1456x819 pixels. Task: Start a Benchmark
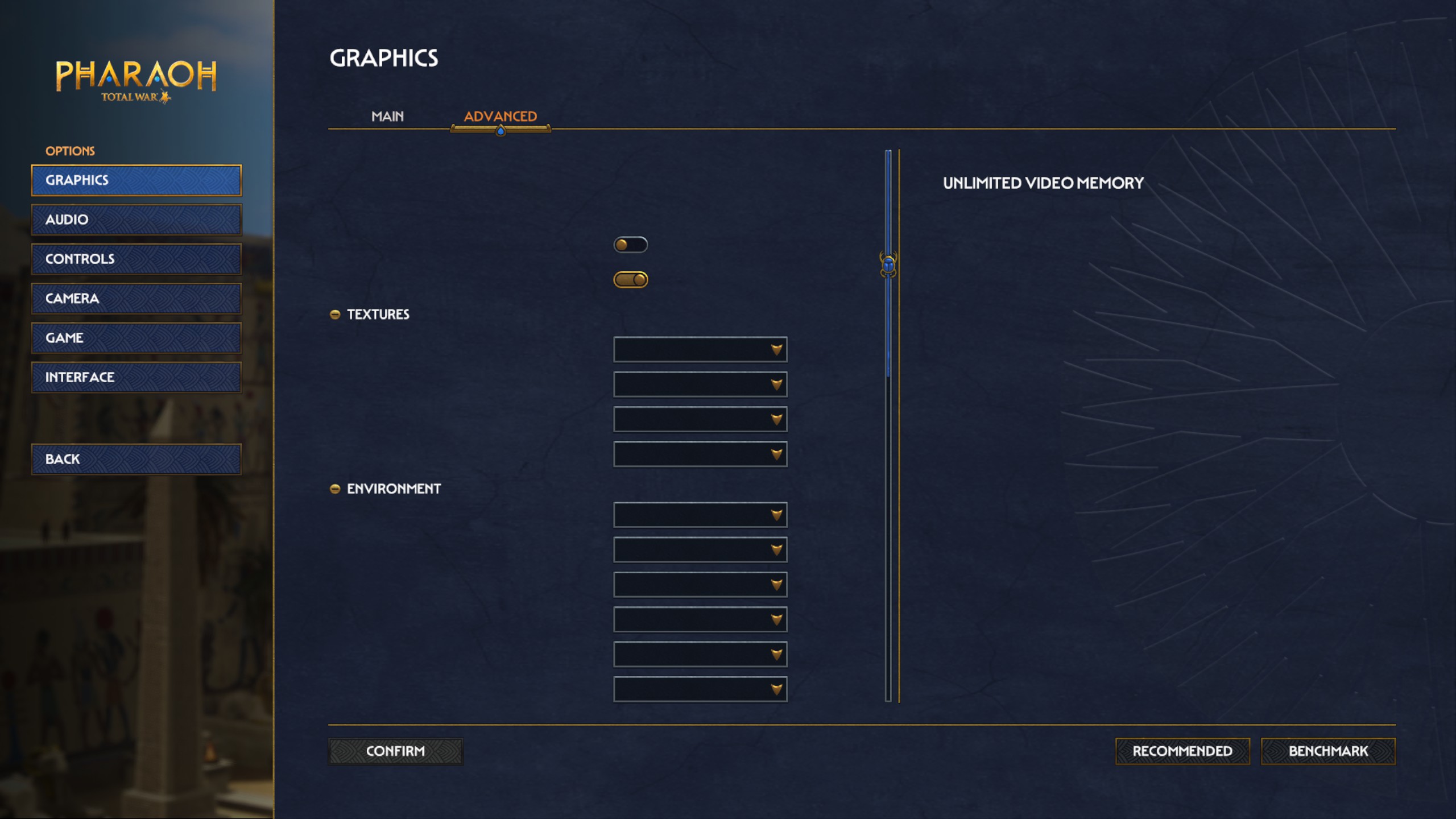1329,751
